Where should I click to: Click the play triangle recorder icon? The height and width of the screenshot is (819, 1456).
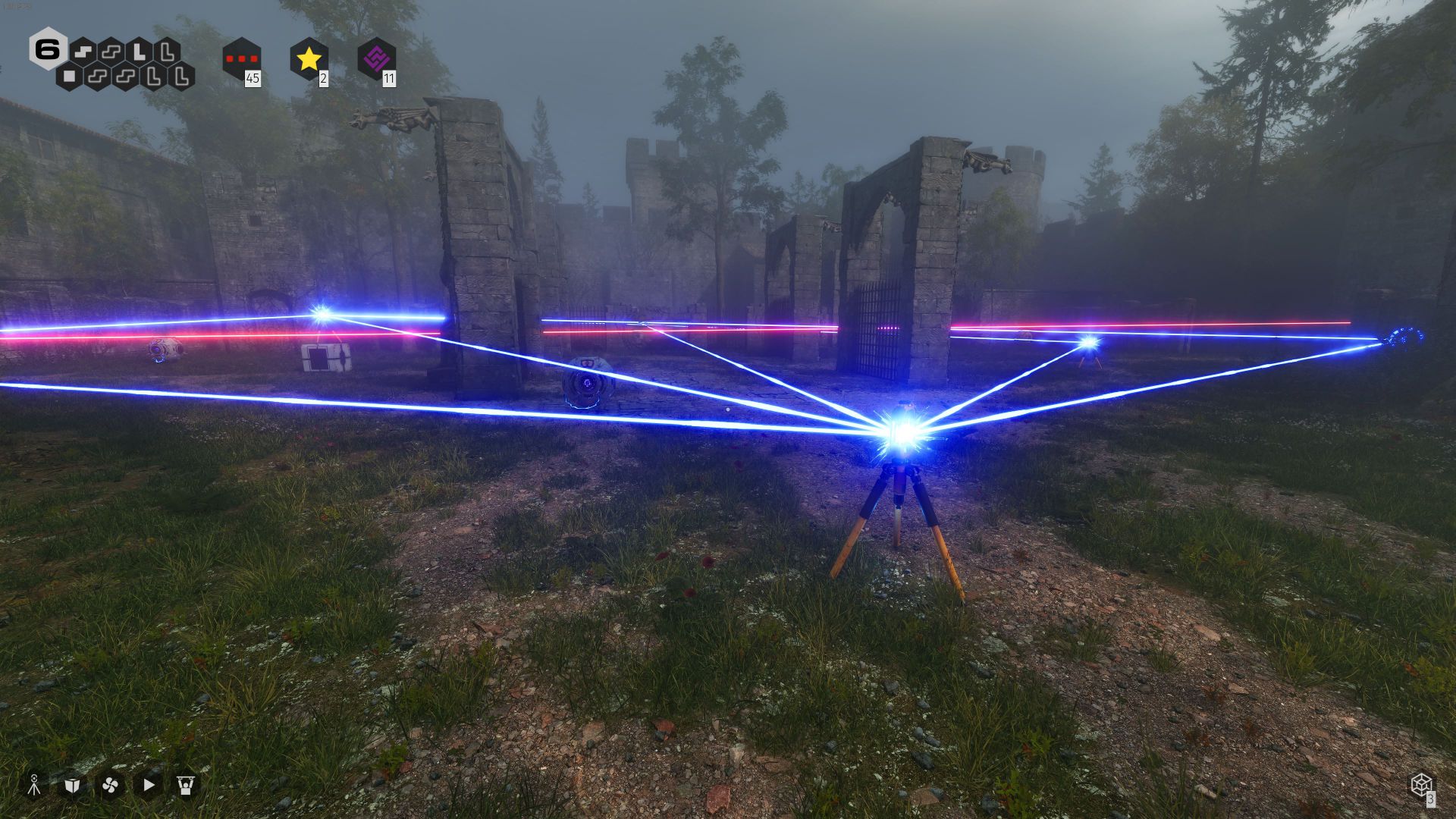click(149, 785)
